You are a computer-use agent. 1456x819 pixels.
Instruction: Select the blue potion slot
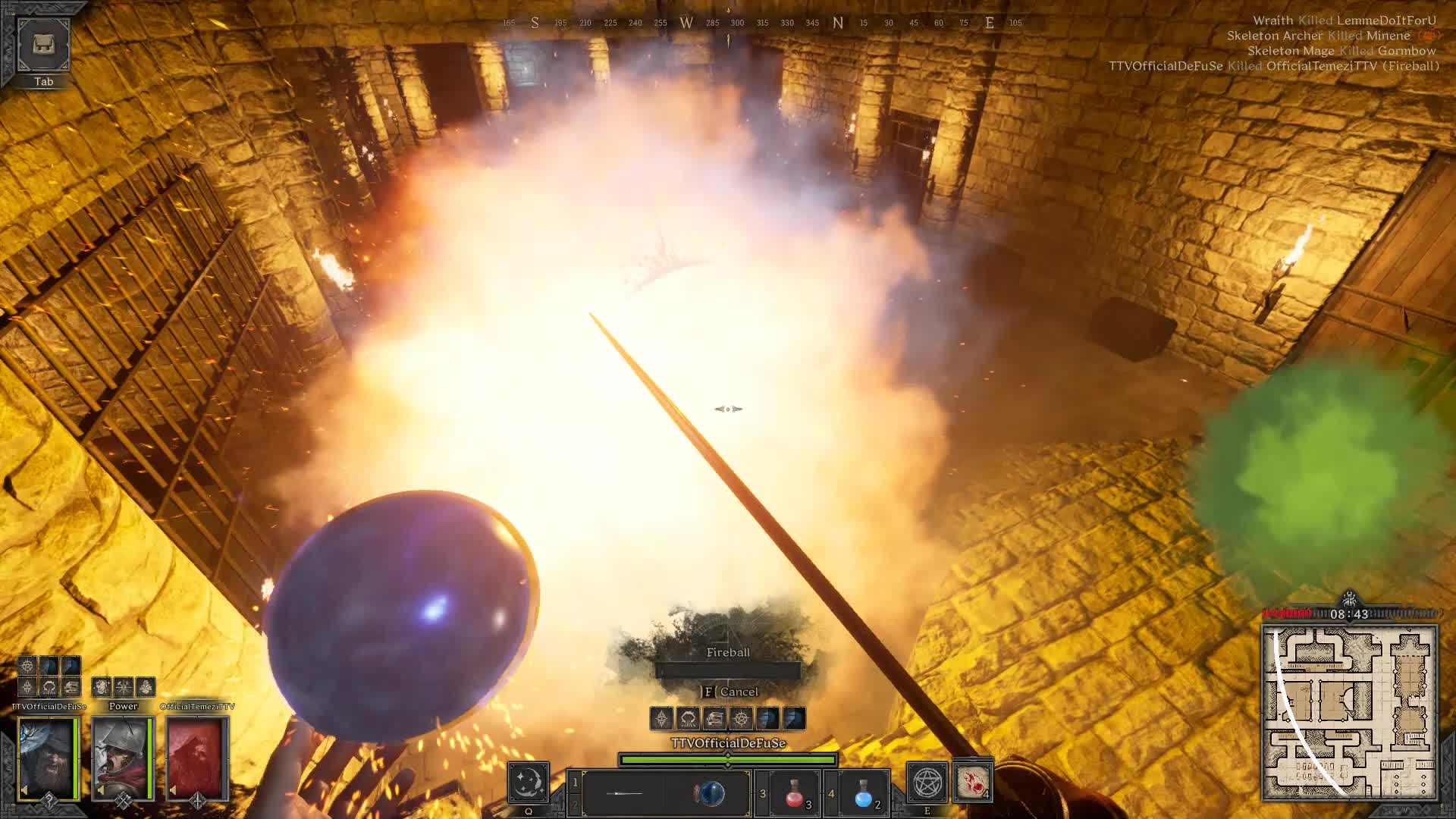863,793
